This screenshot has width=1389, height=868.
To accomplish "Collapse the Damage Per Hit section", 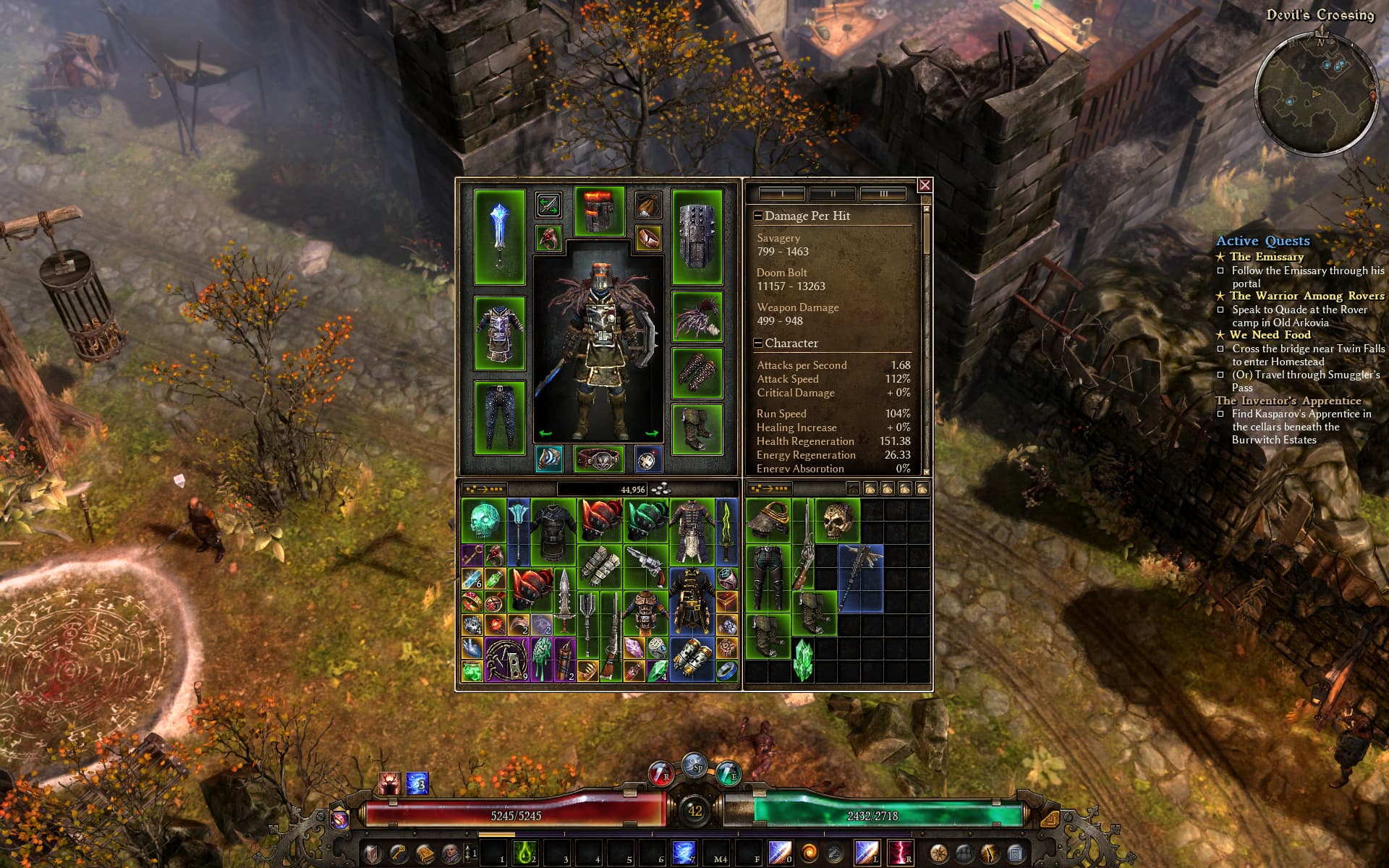I will 758,216.
